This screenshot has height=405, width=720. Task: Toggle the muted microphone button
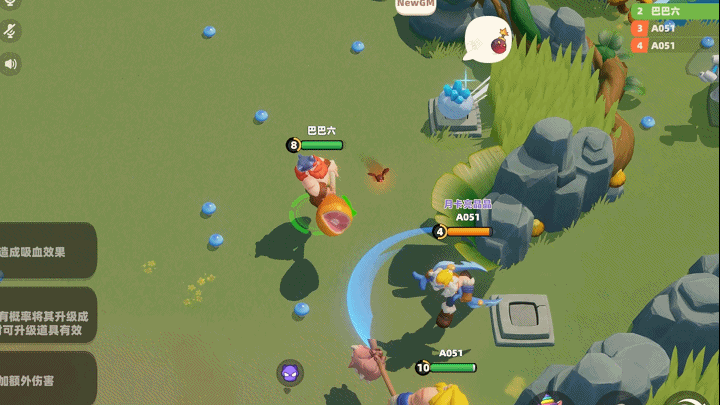point(10,31)
